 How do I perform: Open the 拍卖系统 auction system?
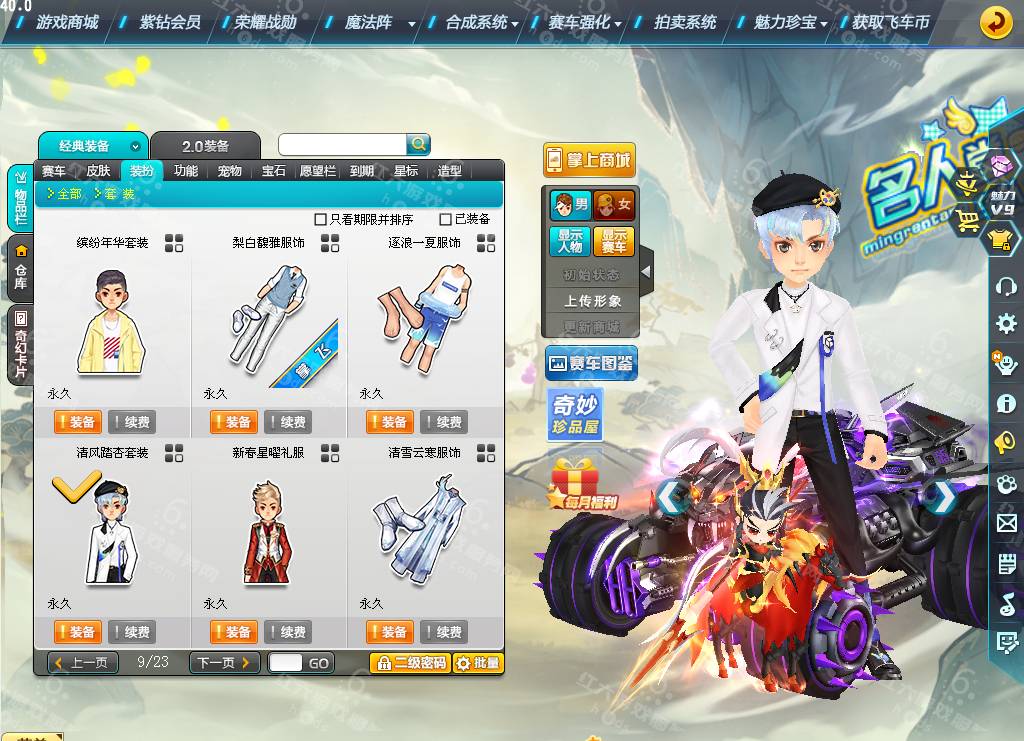coord(685,22)
